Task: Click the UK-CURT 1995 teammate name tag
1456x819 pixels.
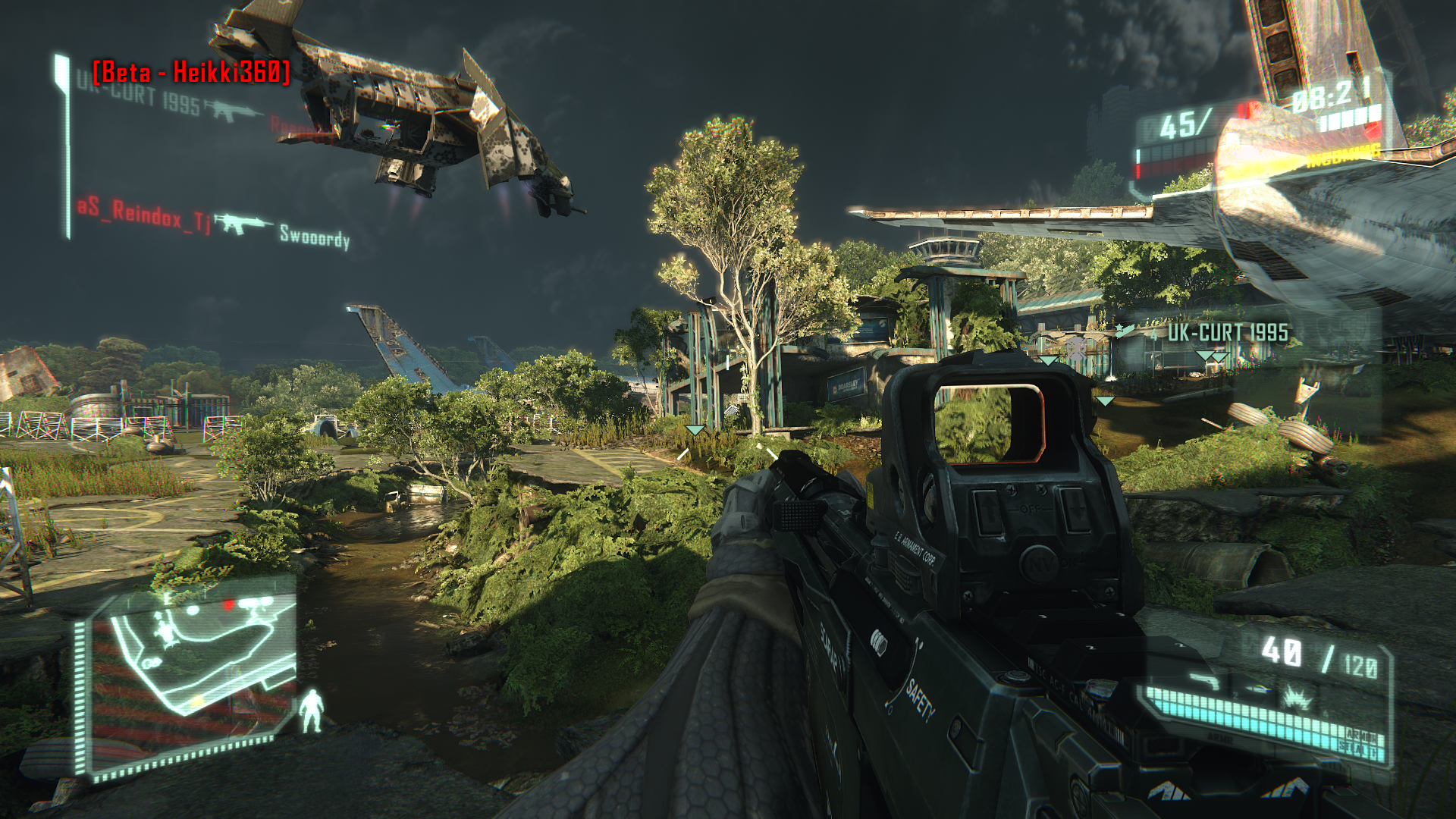Action: (x=1227, y=333)
